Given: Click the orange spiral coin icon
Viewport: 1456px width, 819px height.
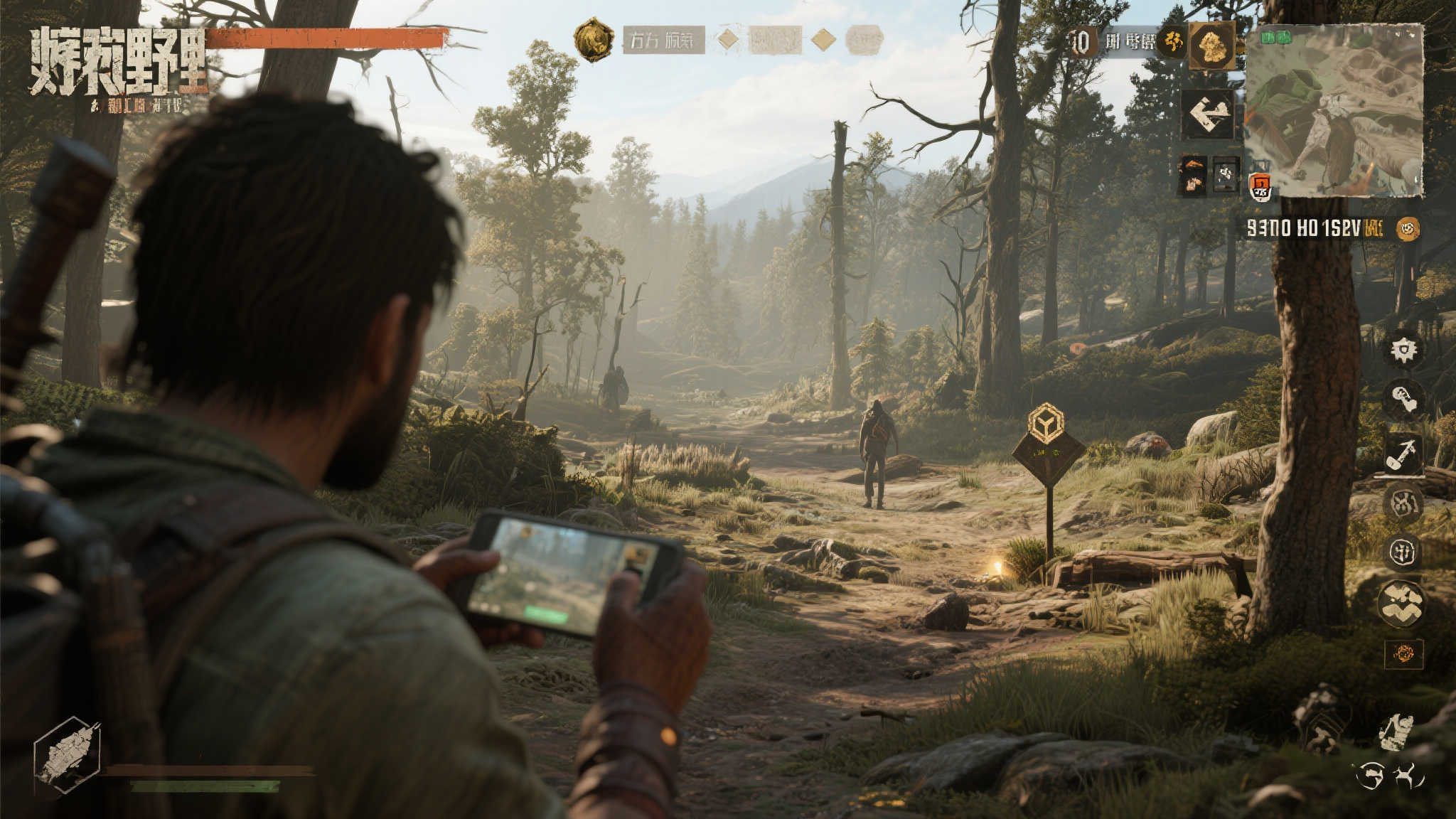Looking at the screenshot, I should tap(1407, 228).
